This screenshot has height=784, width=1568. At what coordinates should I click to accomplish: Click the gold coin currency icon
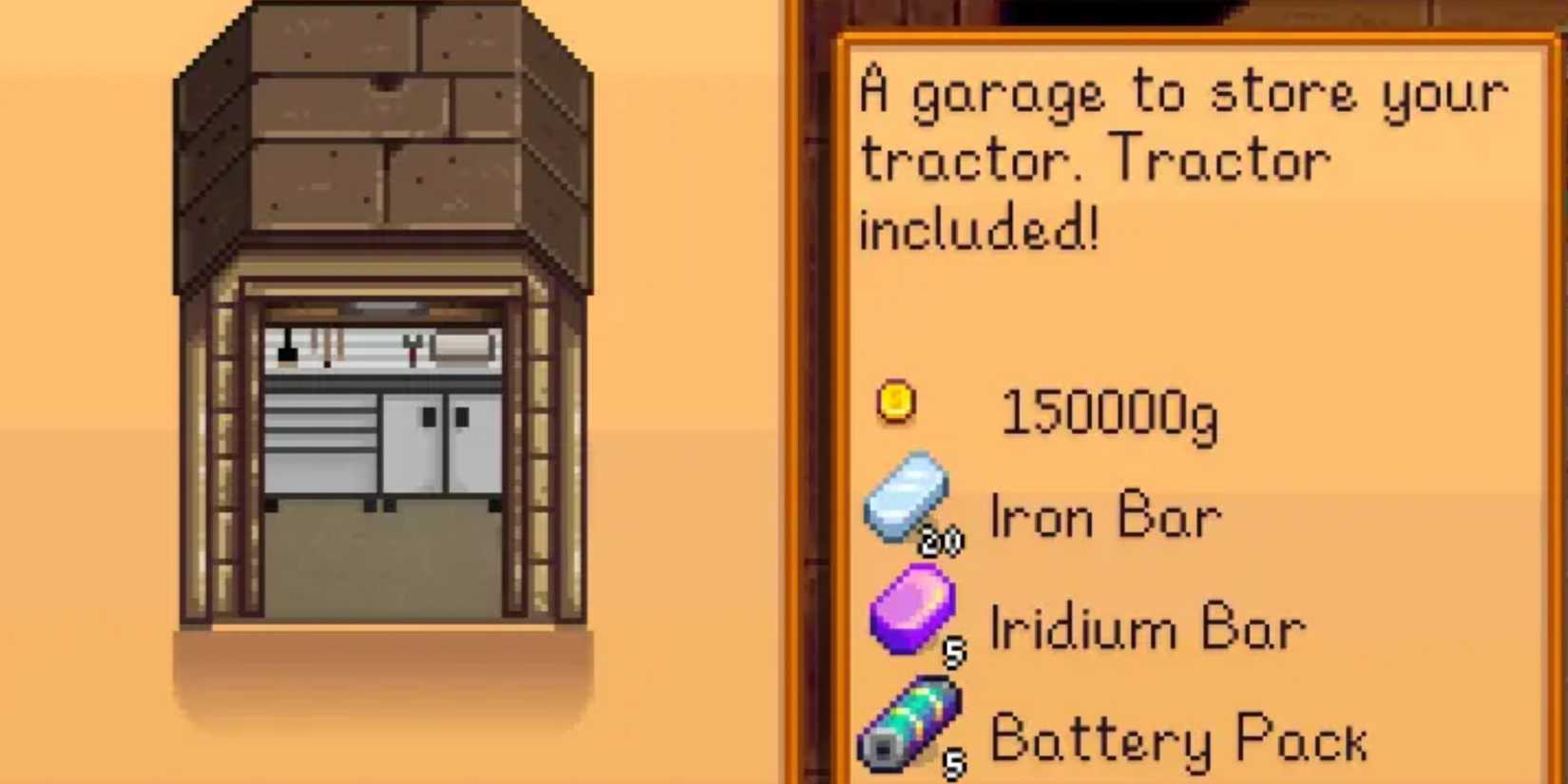tap(894, 402)
